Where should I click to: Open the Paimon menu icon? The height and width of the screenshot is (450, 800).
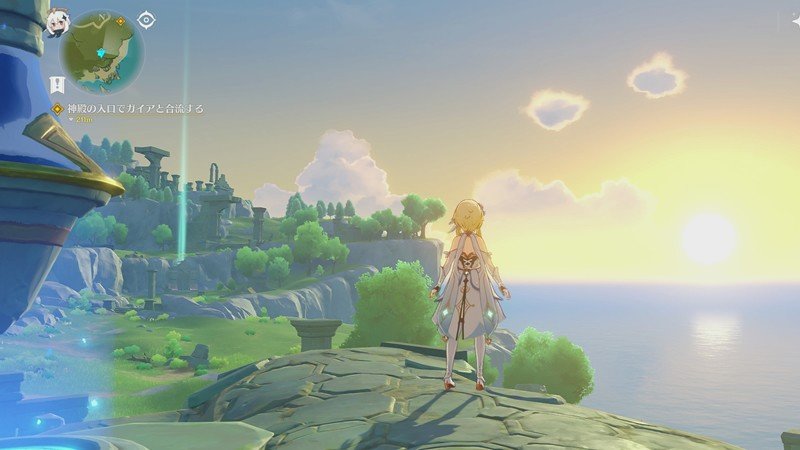click(53, 22)
